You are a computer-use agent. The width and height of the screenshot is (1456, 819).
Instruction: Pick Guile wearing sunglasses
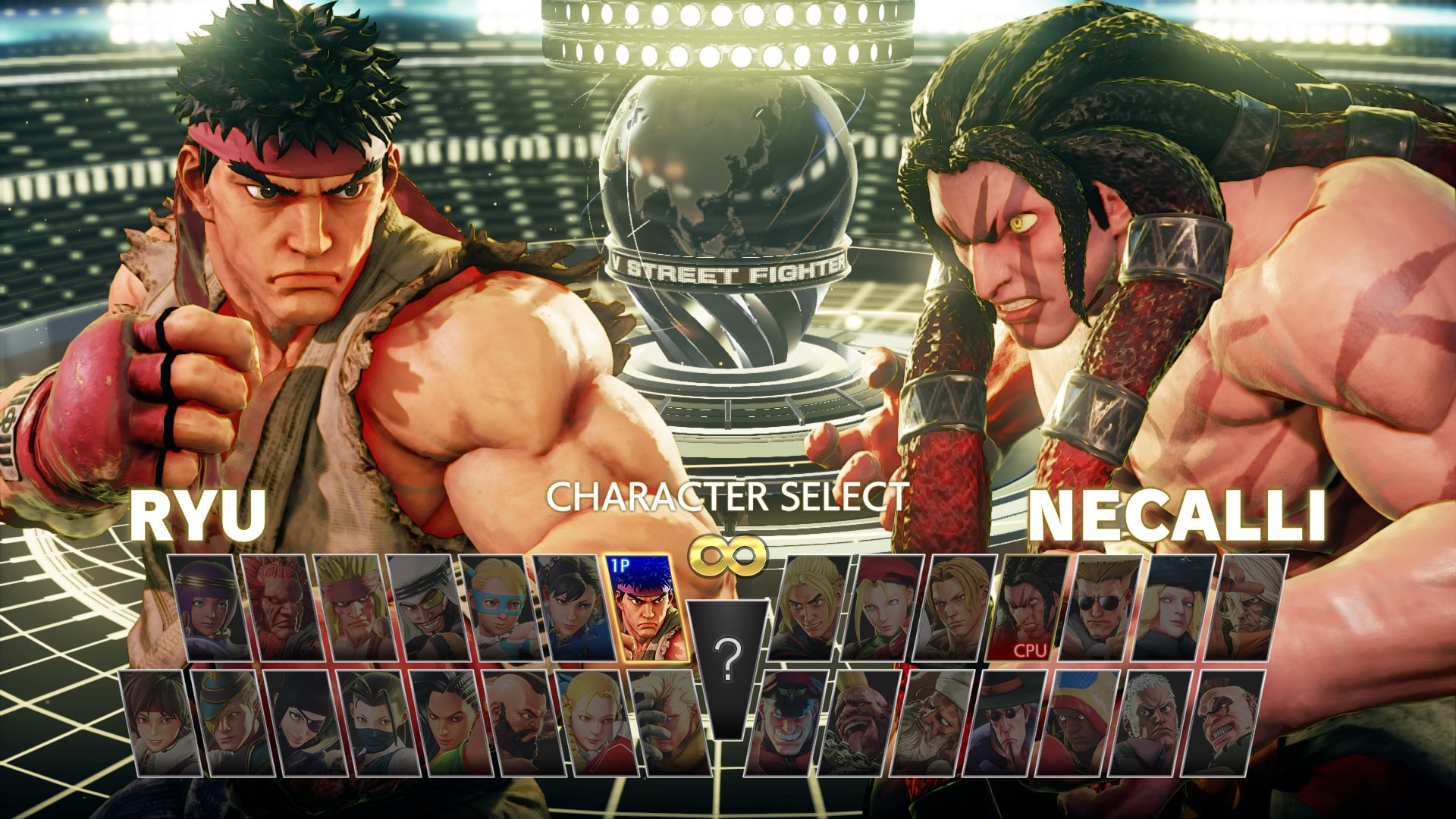(x=1098, y=607)
